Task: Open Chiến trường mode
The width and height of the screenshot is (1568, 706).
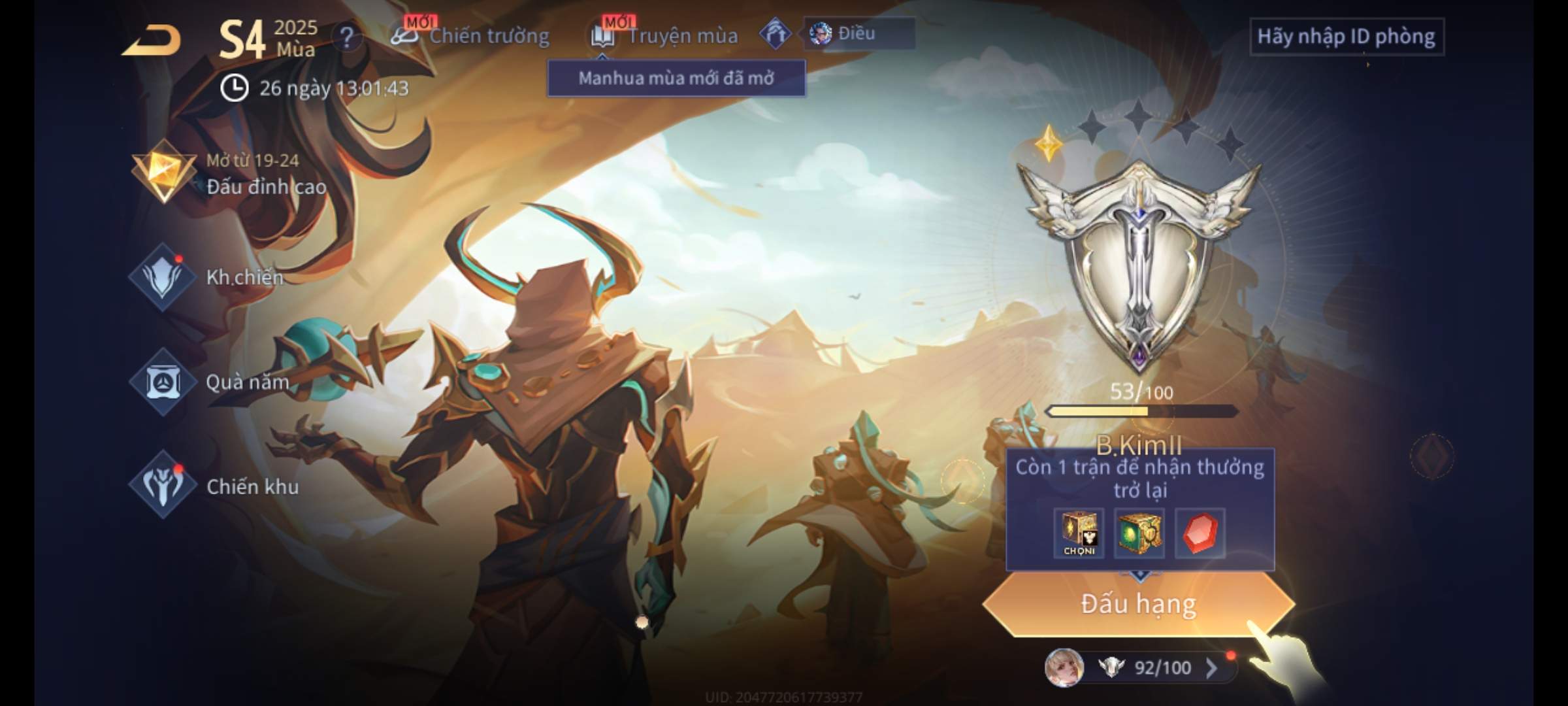Action: 470,36
